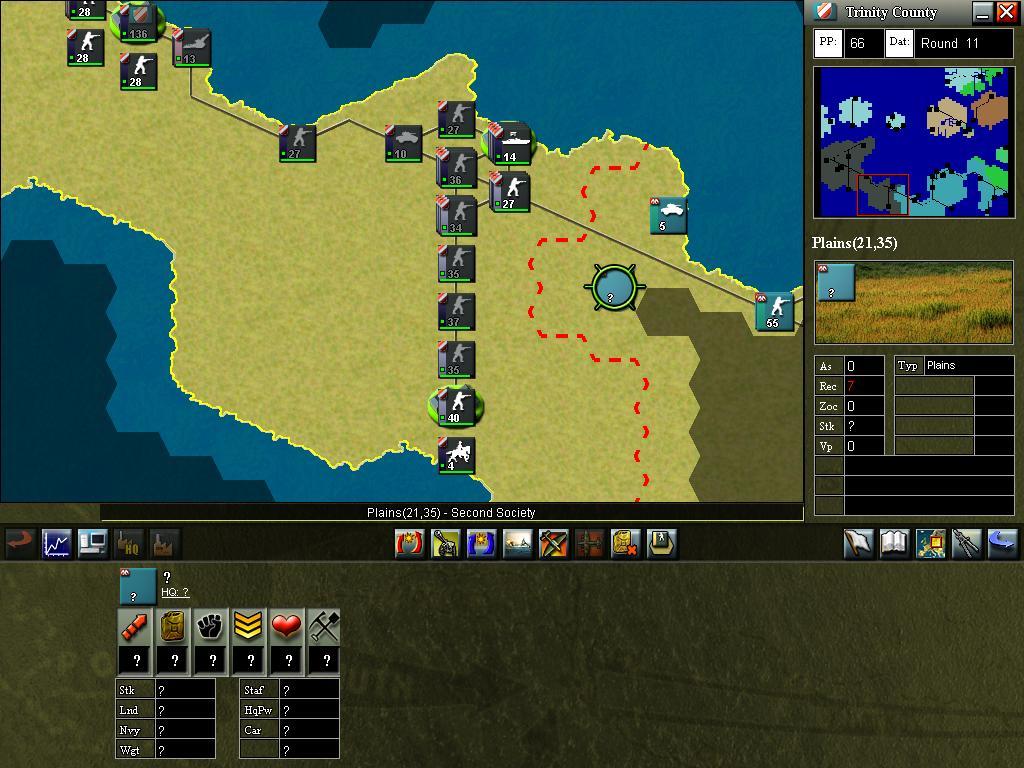Select the enemy unit with strength 55

[x=774, y=311]
